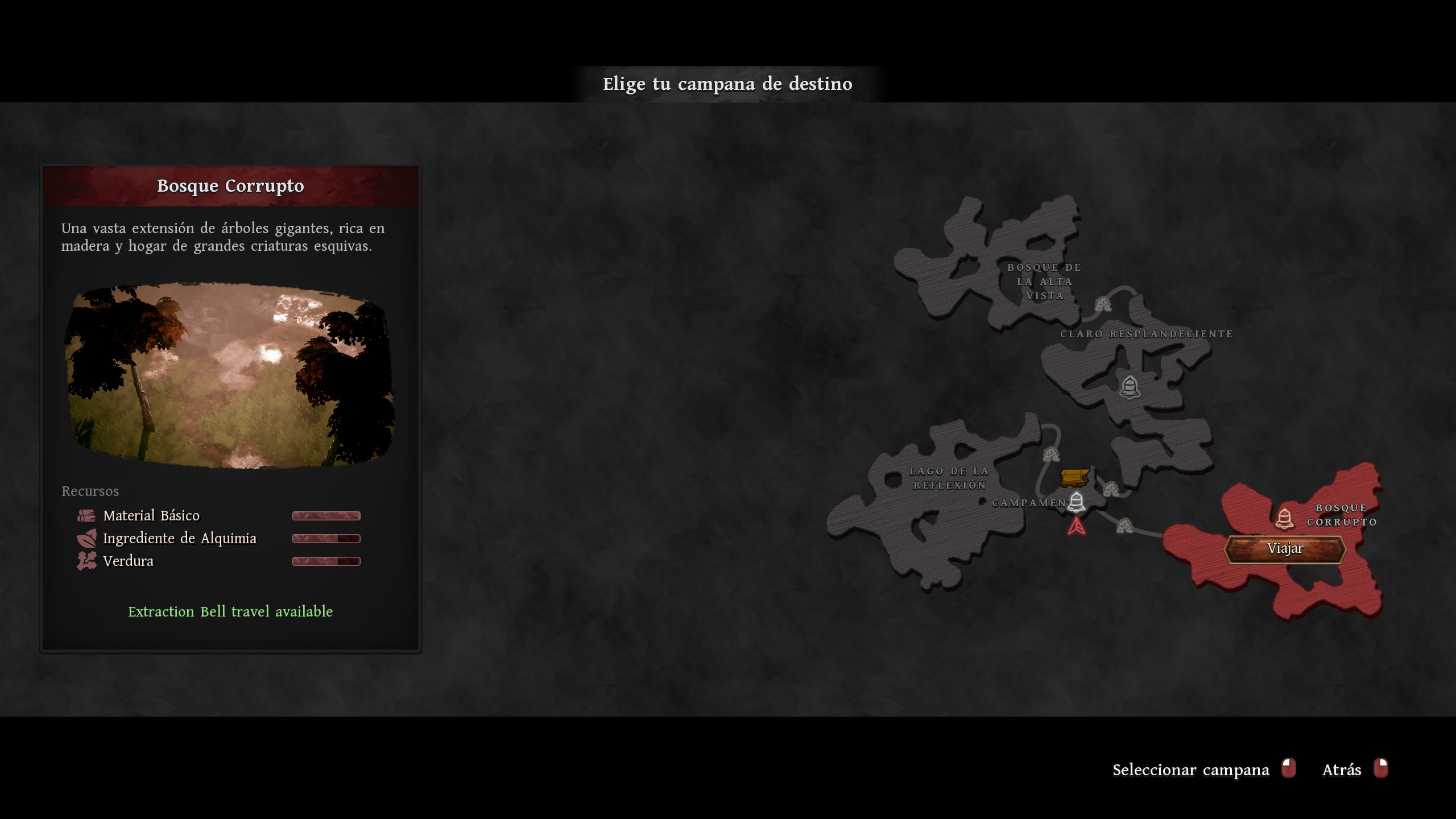Choose the Claro Resplandeciente bell marker

(x=1130, y=387)
